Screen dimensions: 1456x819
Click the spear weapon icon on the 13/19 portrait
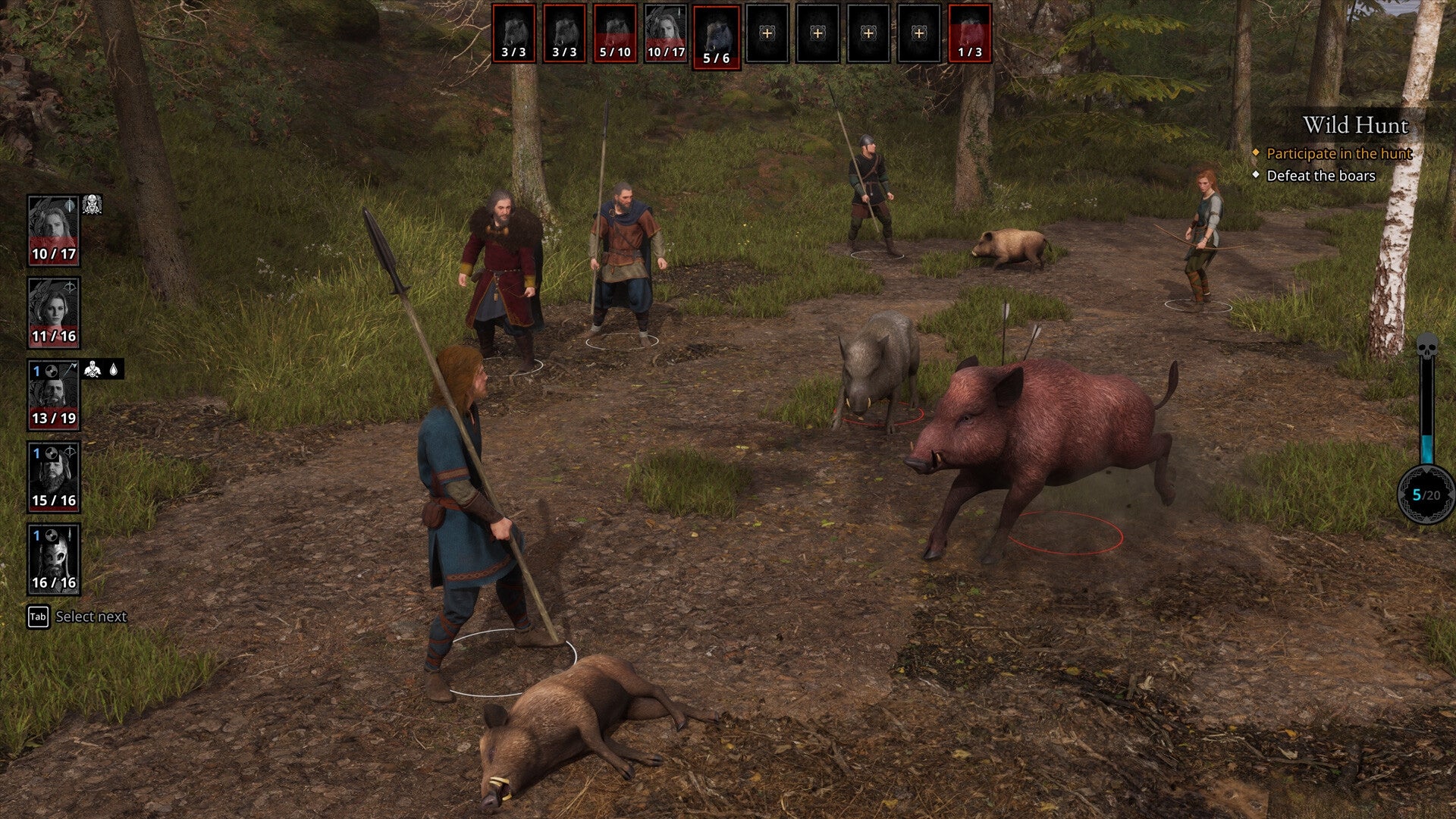71,367
